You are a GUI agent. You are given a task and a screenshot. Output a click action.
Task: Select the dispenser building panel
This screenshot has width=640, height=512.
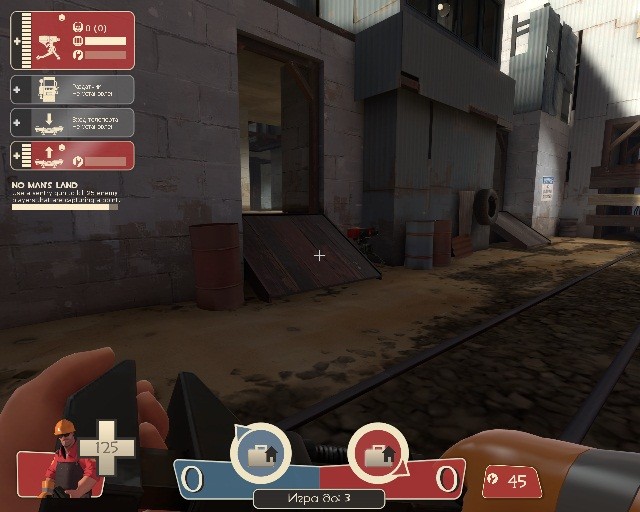72,89
